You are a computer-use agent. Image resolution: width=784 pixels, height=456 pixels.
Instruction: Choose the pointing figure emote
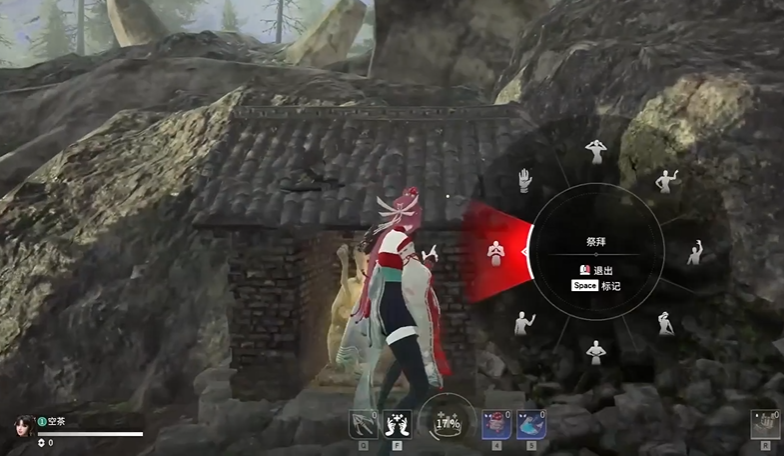(x=523, y=322)
